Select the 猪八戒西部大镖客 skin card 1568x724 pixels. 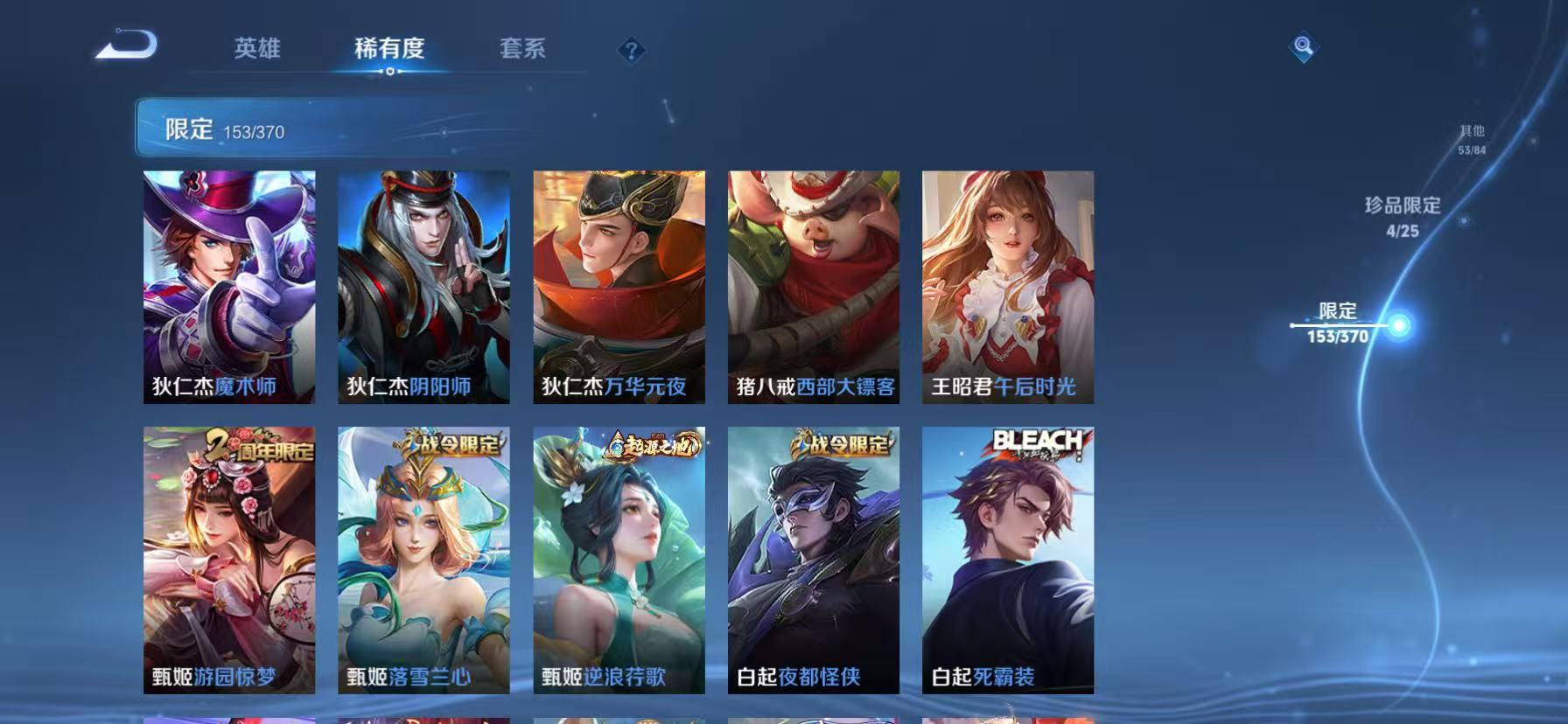[814, 287]
